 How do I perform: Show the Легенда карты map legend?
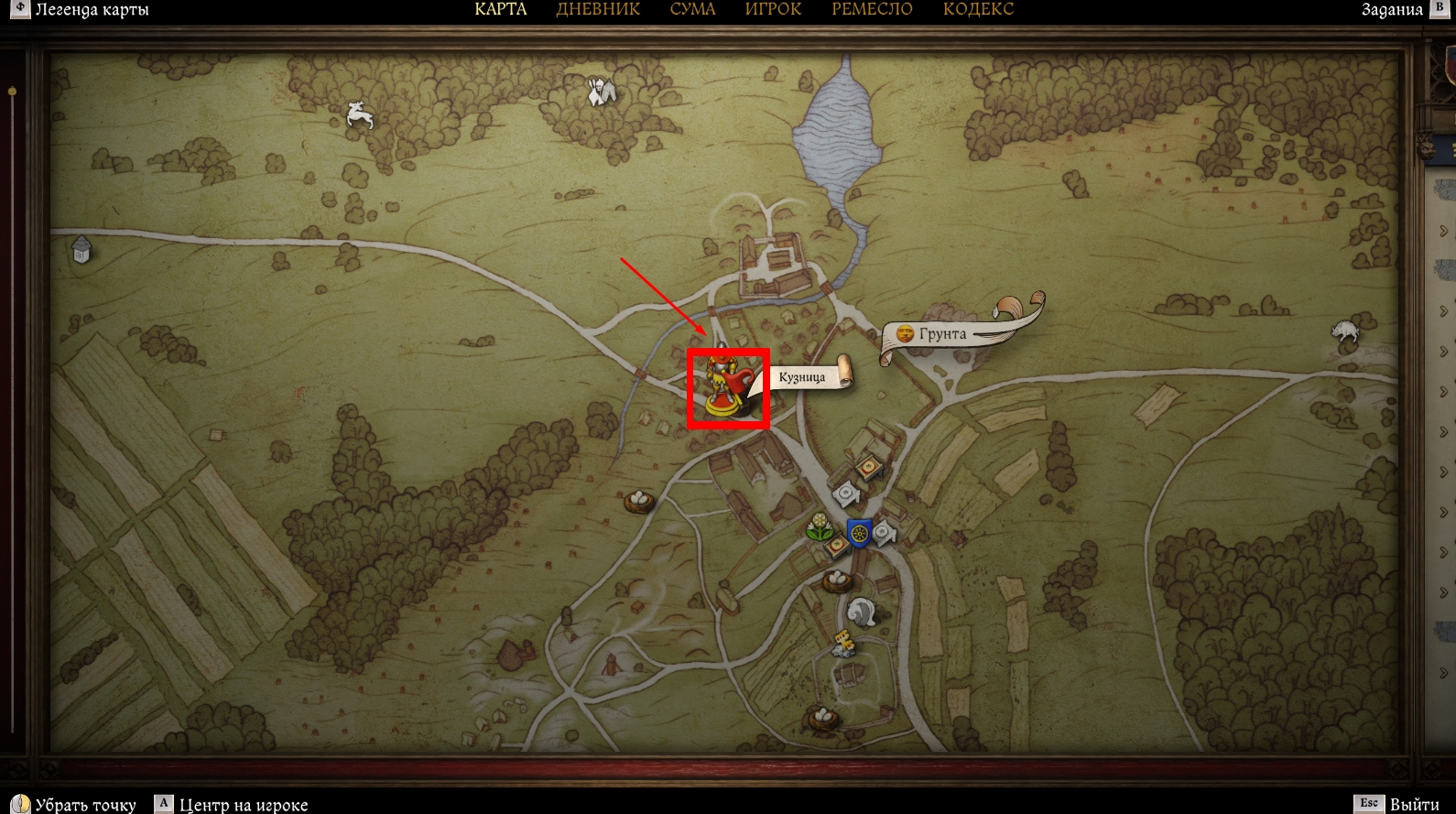[x=91, y=10]
